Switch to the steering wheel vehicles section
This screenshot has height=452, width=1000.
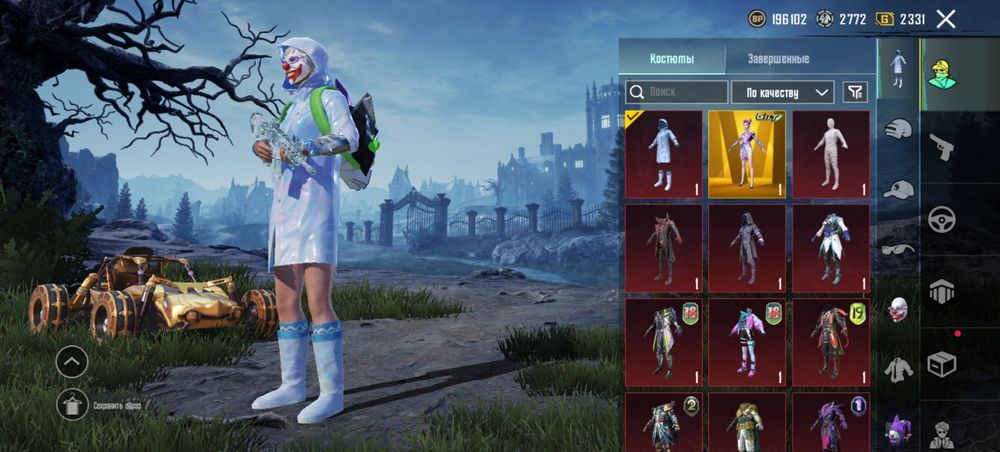(941, 219)
